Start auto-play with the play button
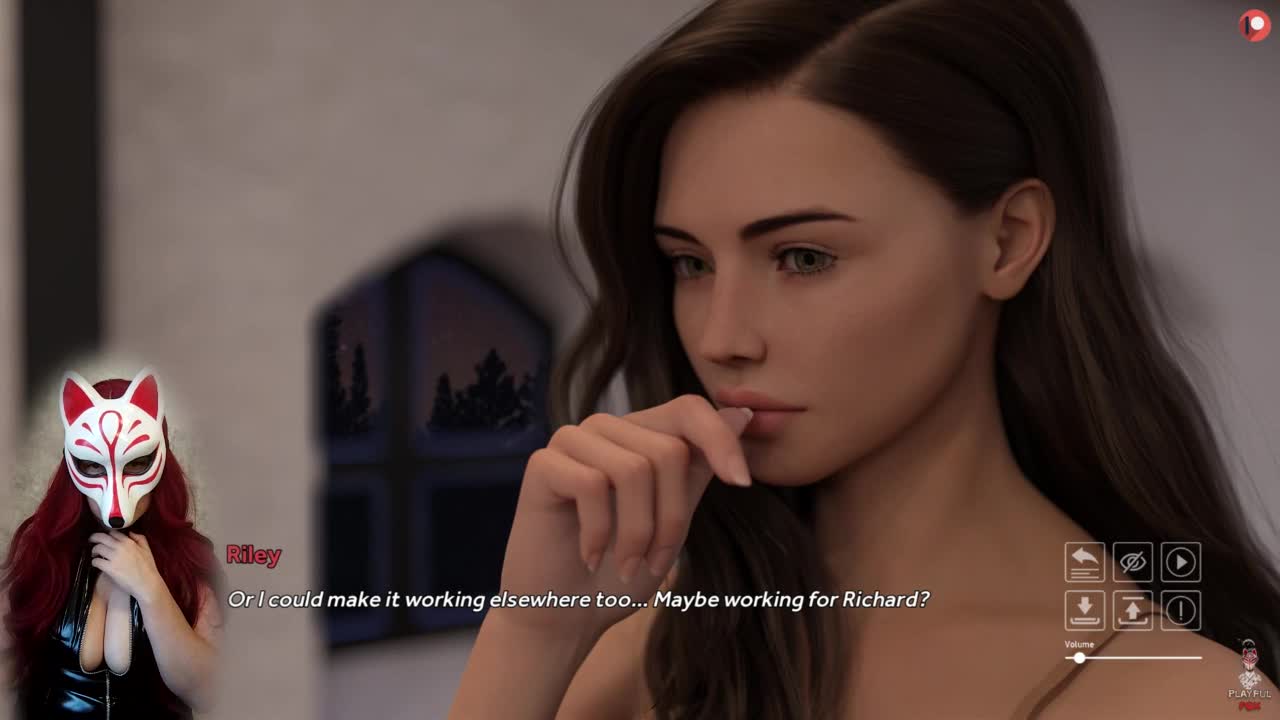Viewport: 1280px width, 720px height. (1180, 562)
